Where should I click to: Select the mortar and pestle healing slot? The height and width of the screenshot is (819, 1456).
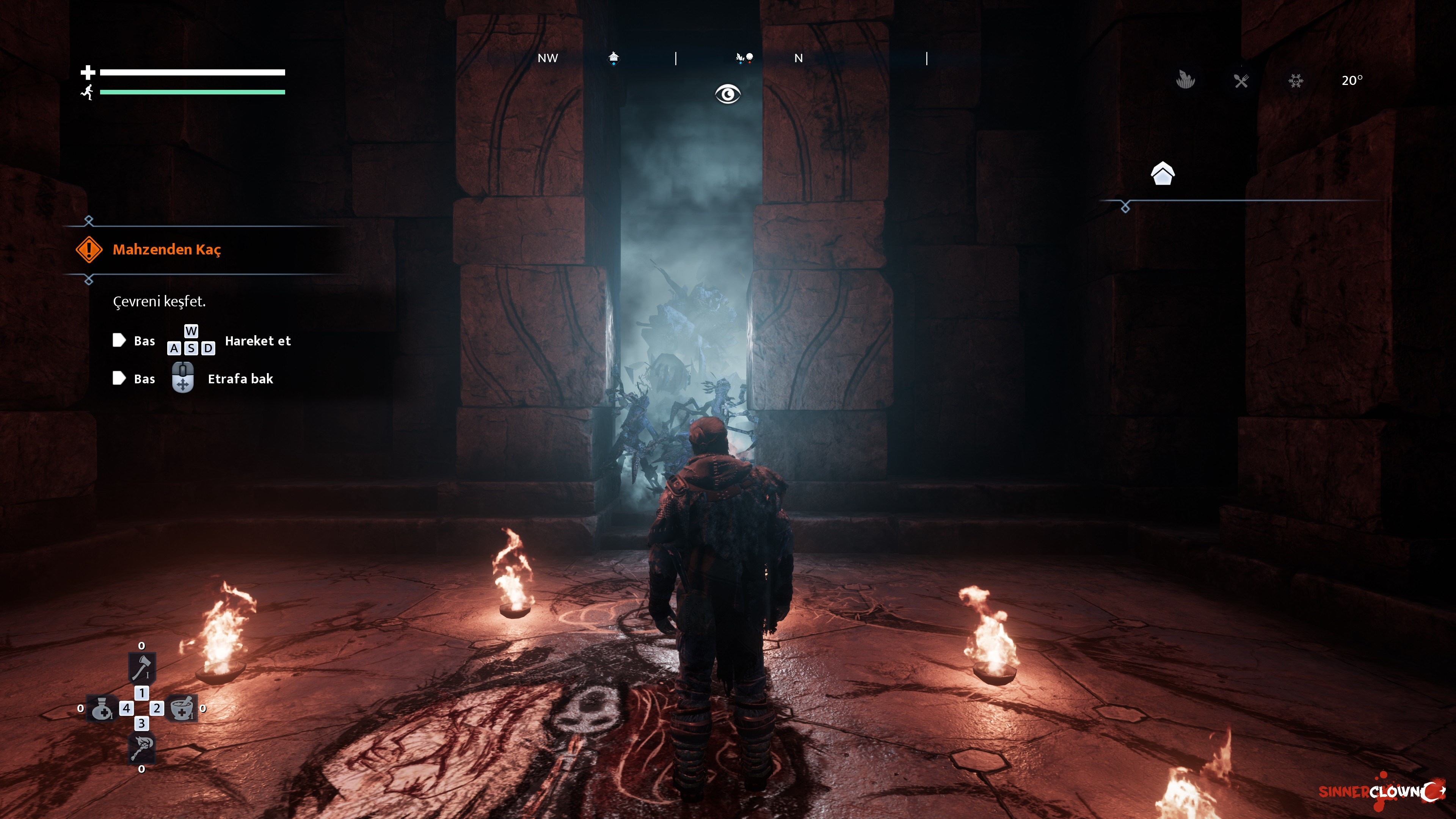pos(182,708)
